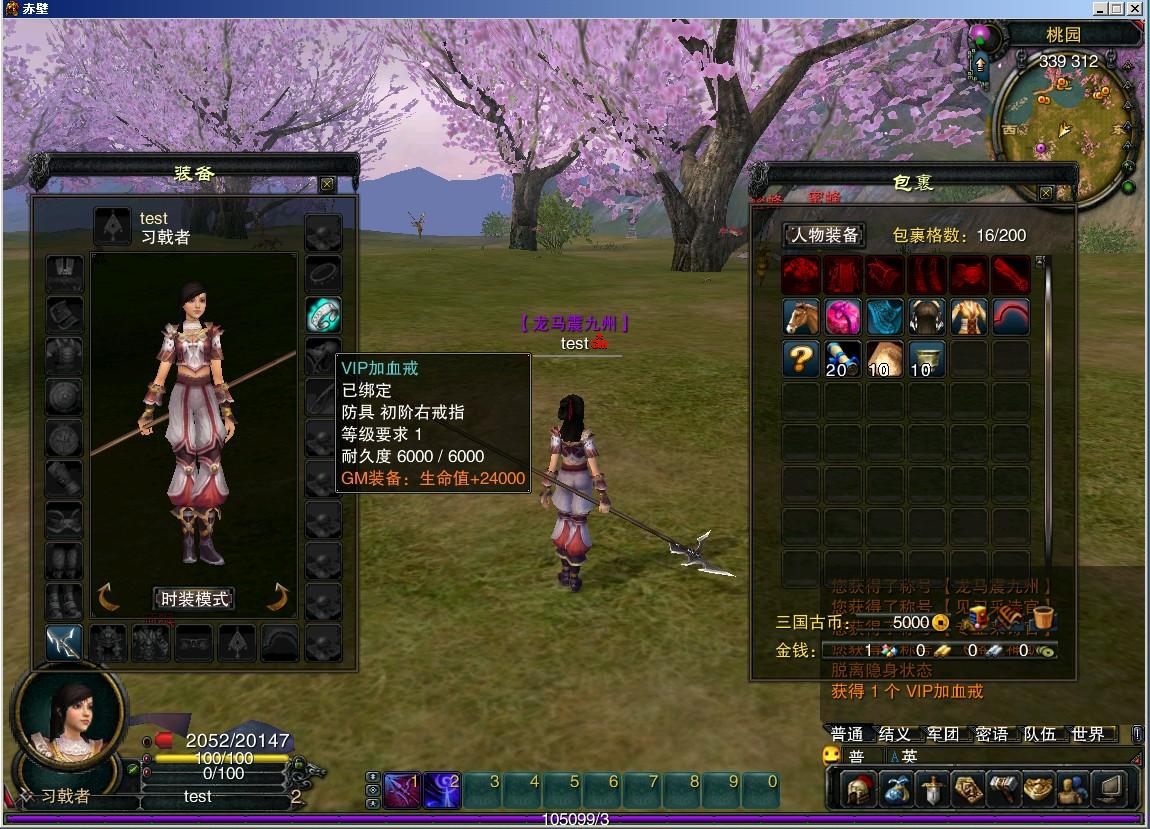Select the equipped VIP加血戒 ring slot
1150x829 pixels.
point(323,315)
